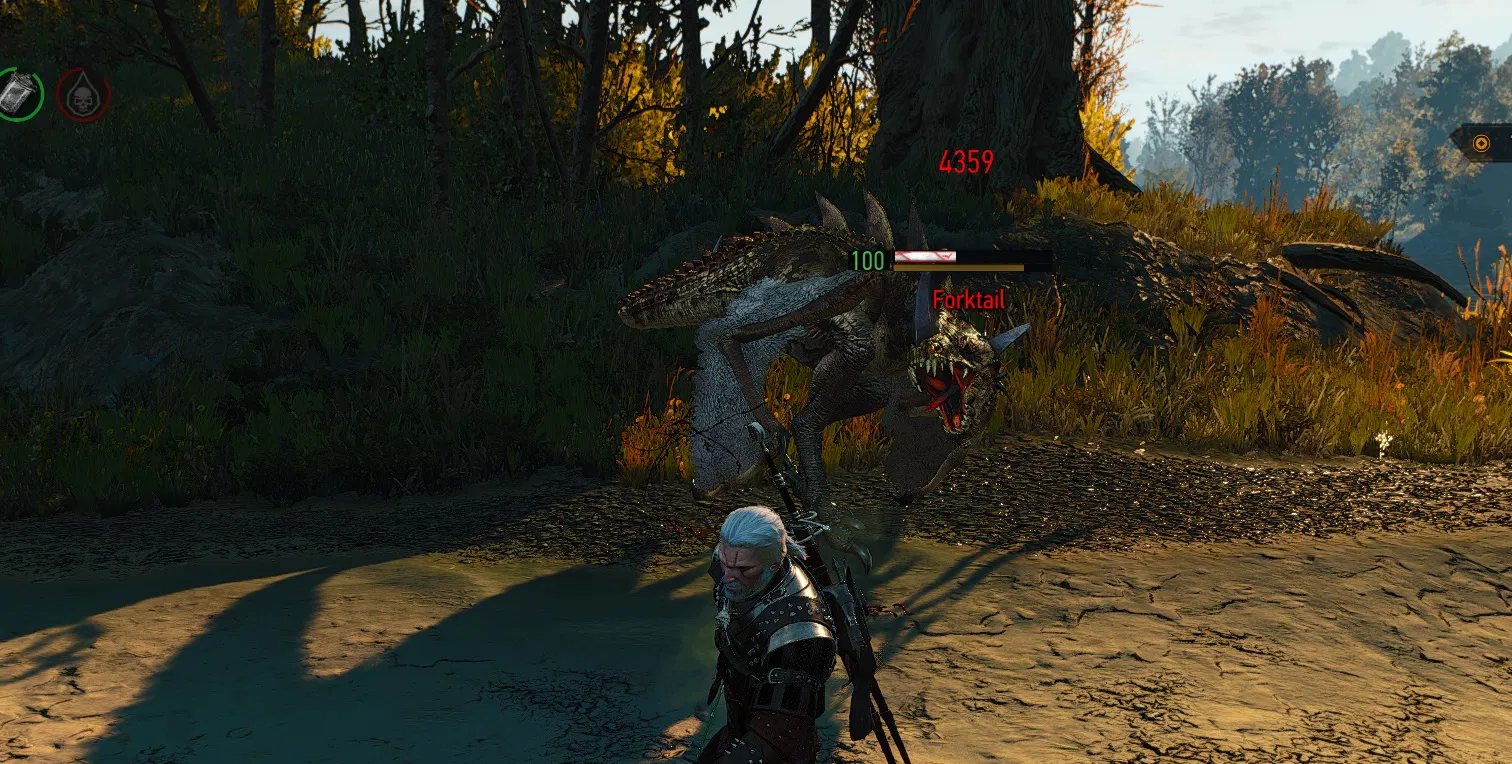Click the orange quest objective marker
1512x764 pixels.
(1481, 143)
